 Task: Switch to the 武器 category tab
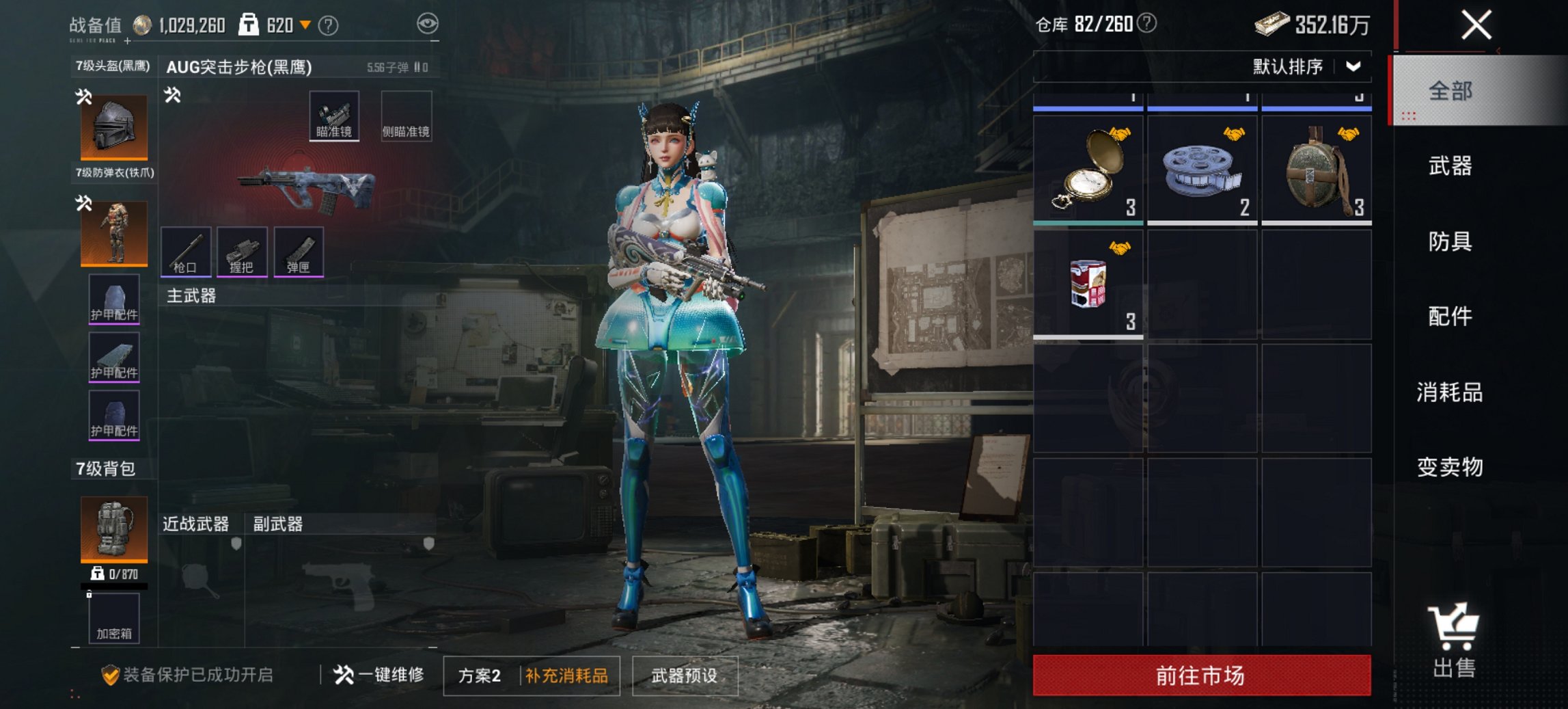(1450, 165)
